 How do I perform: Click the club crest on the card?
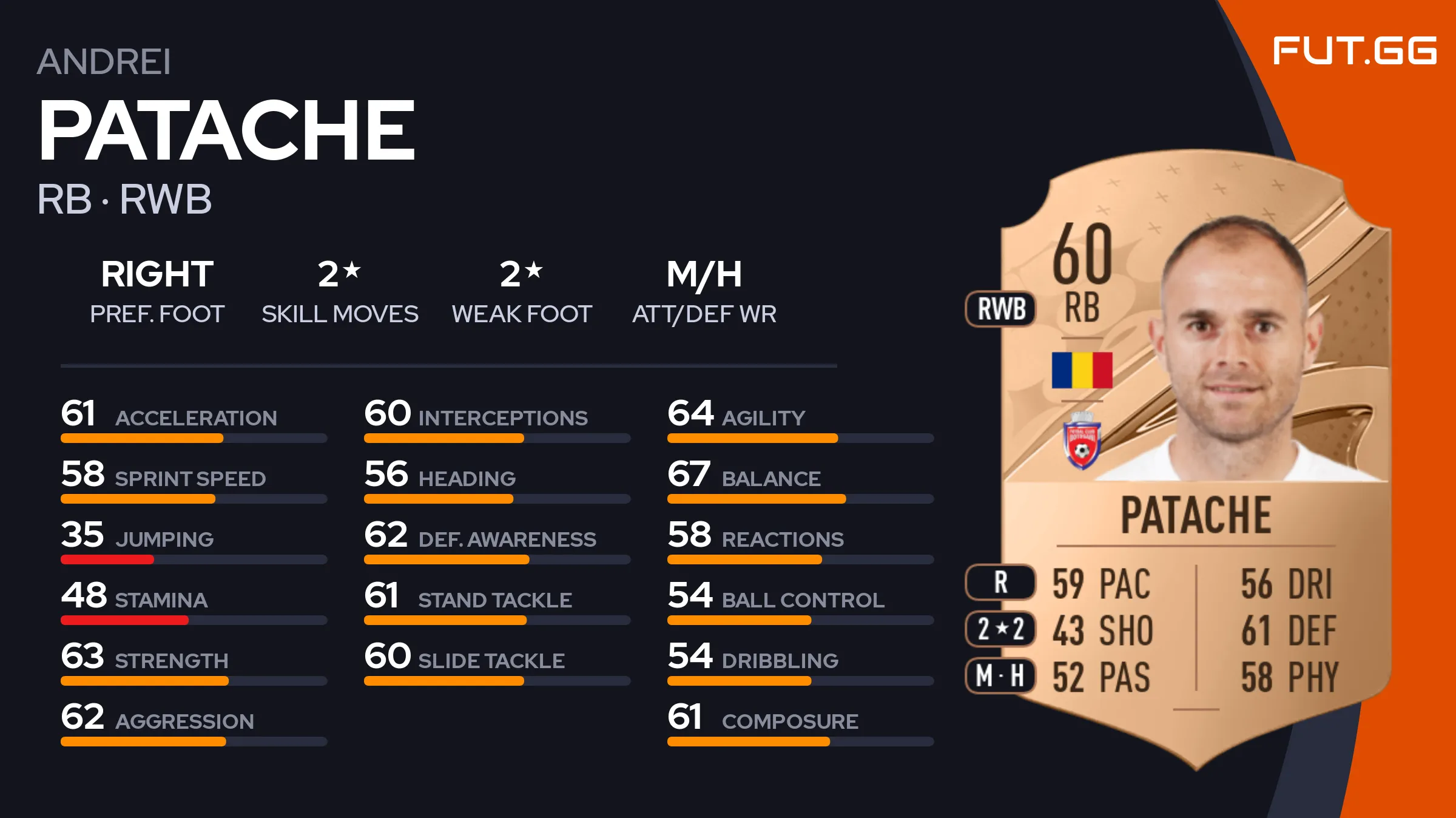click(1082, 442)
